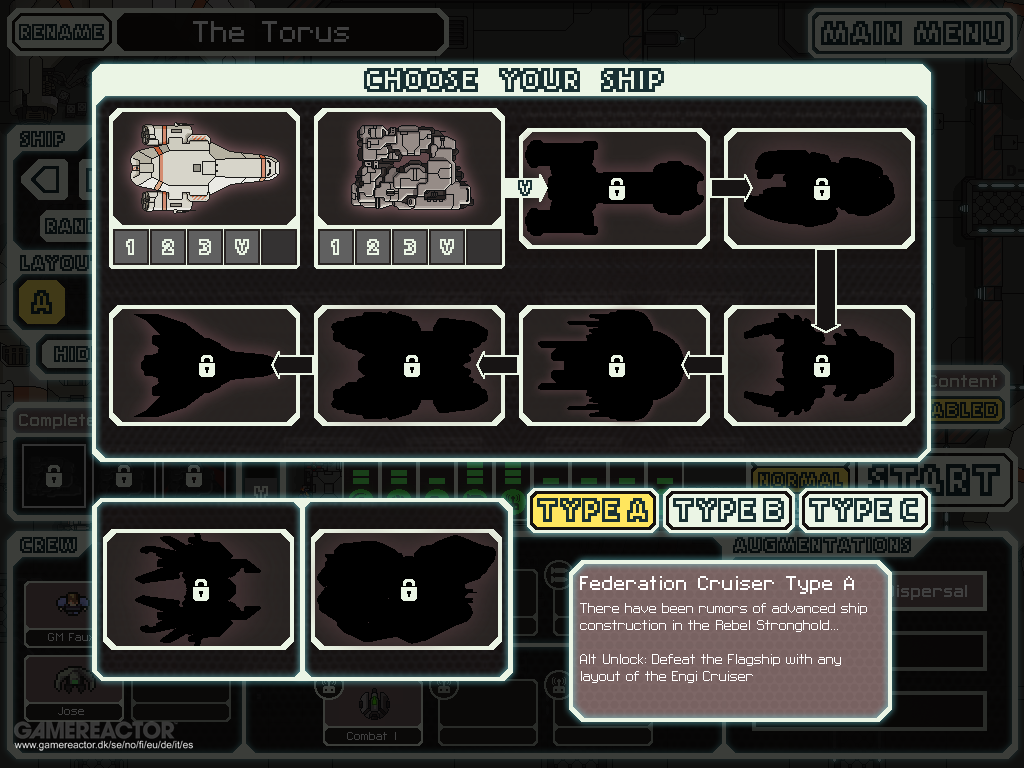
Task: Click achievement 2 under the Kestrel
Action: 167,247
